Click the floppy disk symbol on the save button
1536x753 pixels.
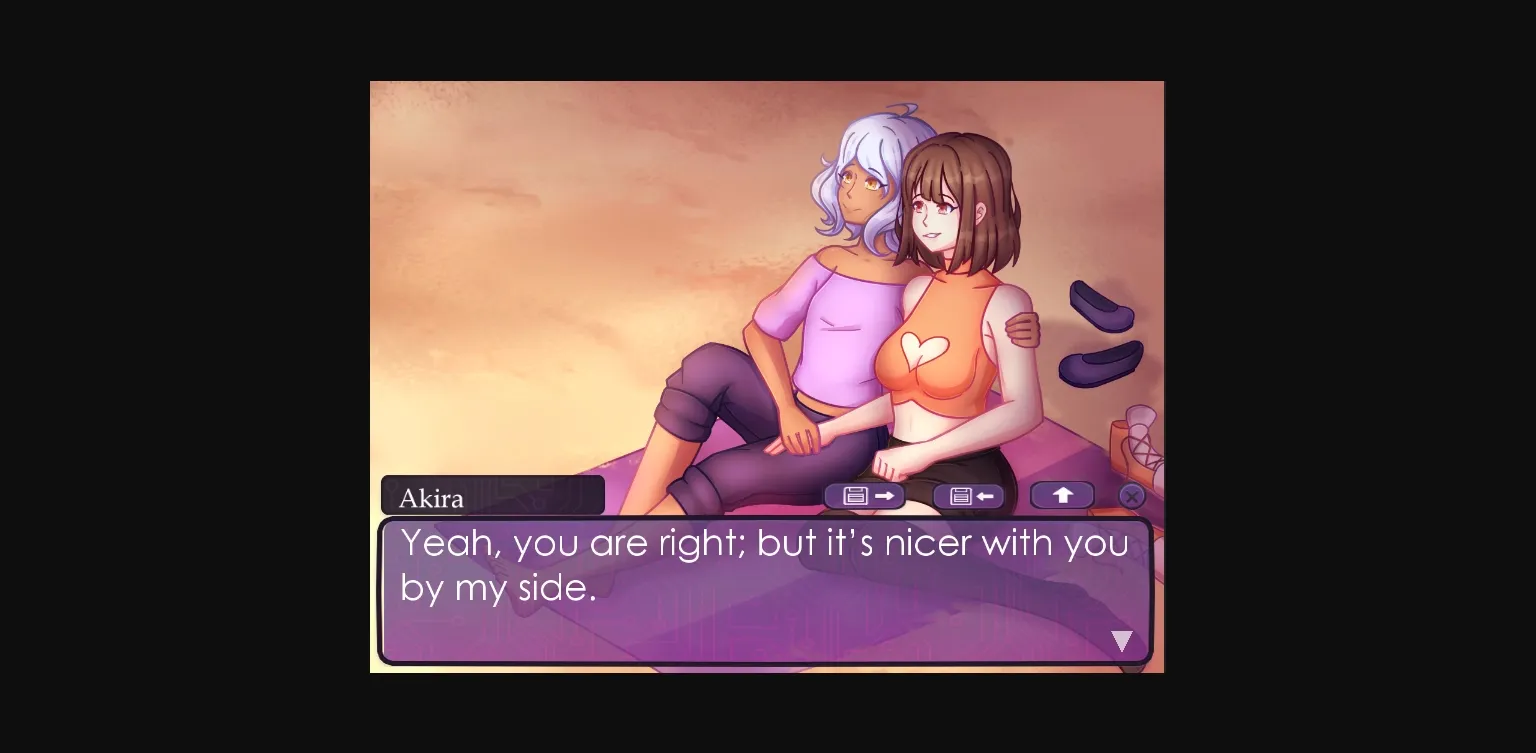tap(855, 494)
